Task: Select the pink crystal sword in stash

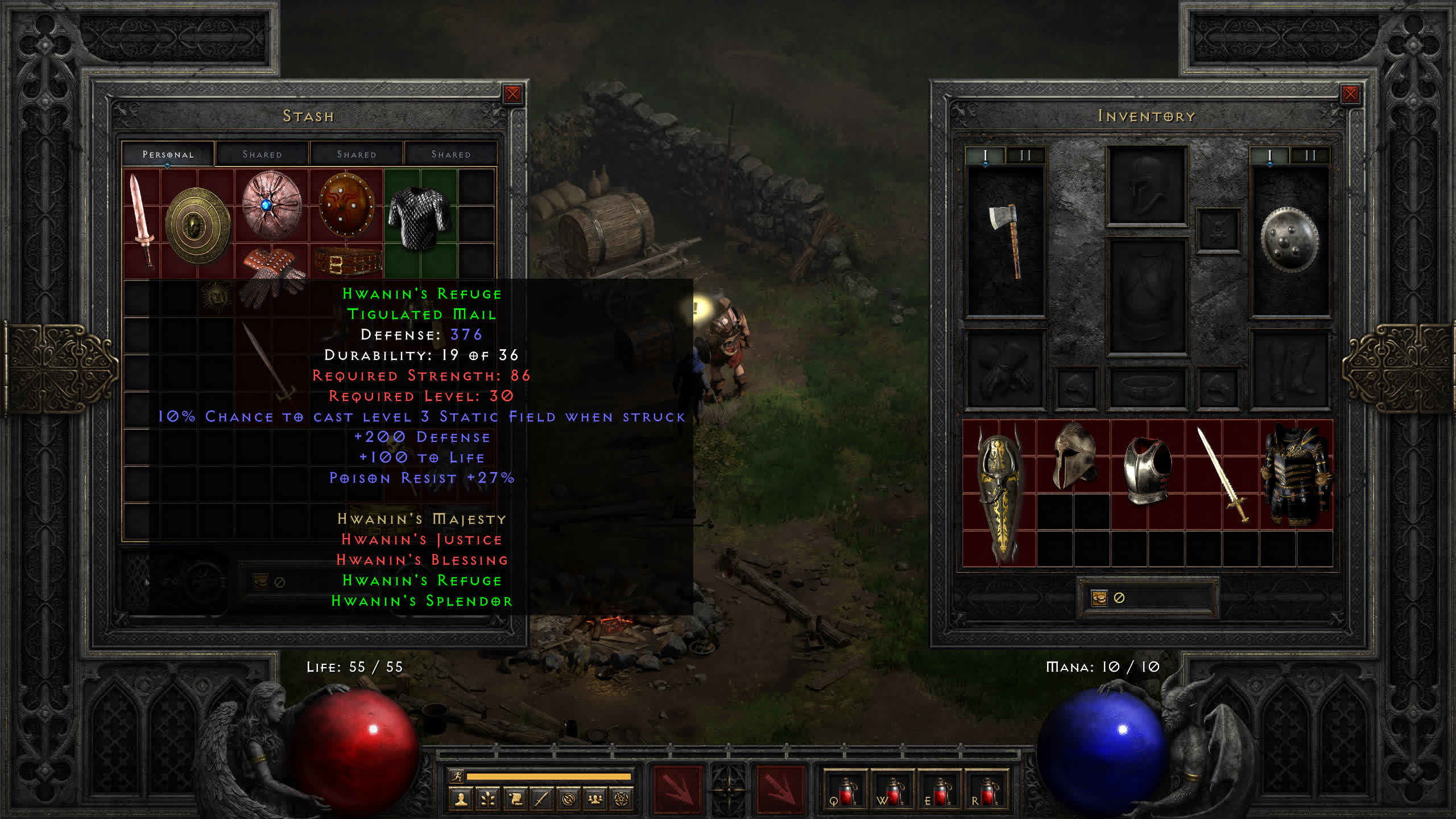Action: pyautogui.click(x=140, y=221)
